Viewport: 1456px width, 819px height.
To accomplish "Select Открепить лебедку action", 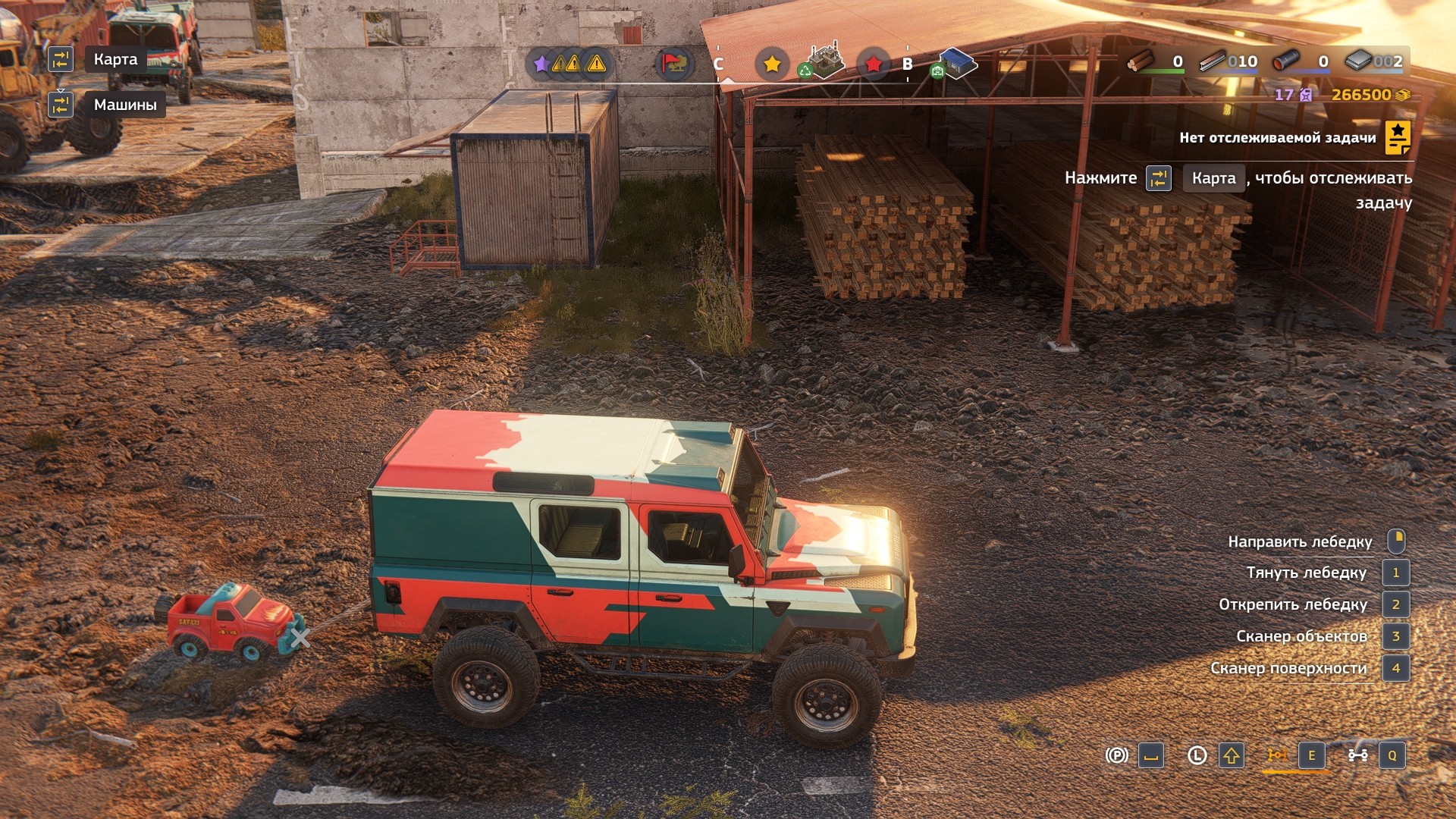I will click(1292, 604).
